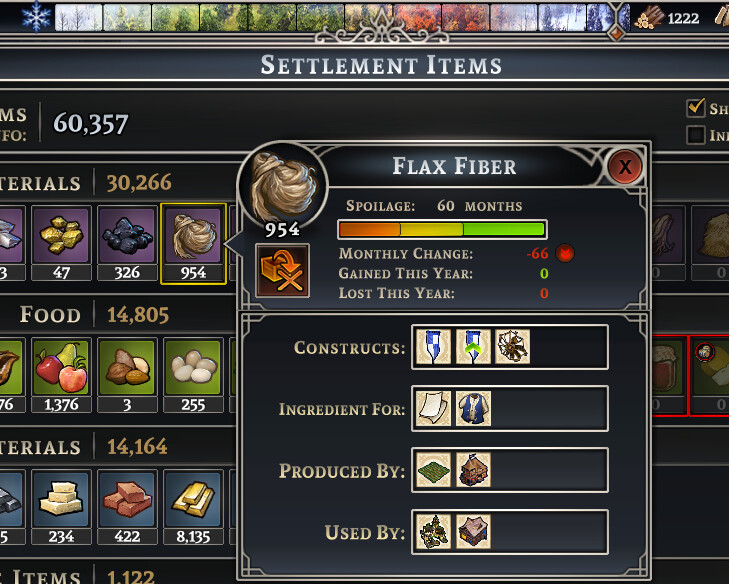The height and width of the screenshot is (584, 729).
Task: Click the first building icon under Used By
Action: point(432,532)
